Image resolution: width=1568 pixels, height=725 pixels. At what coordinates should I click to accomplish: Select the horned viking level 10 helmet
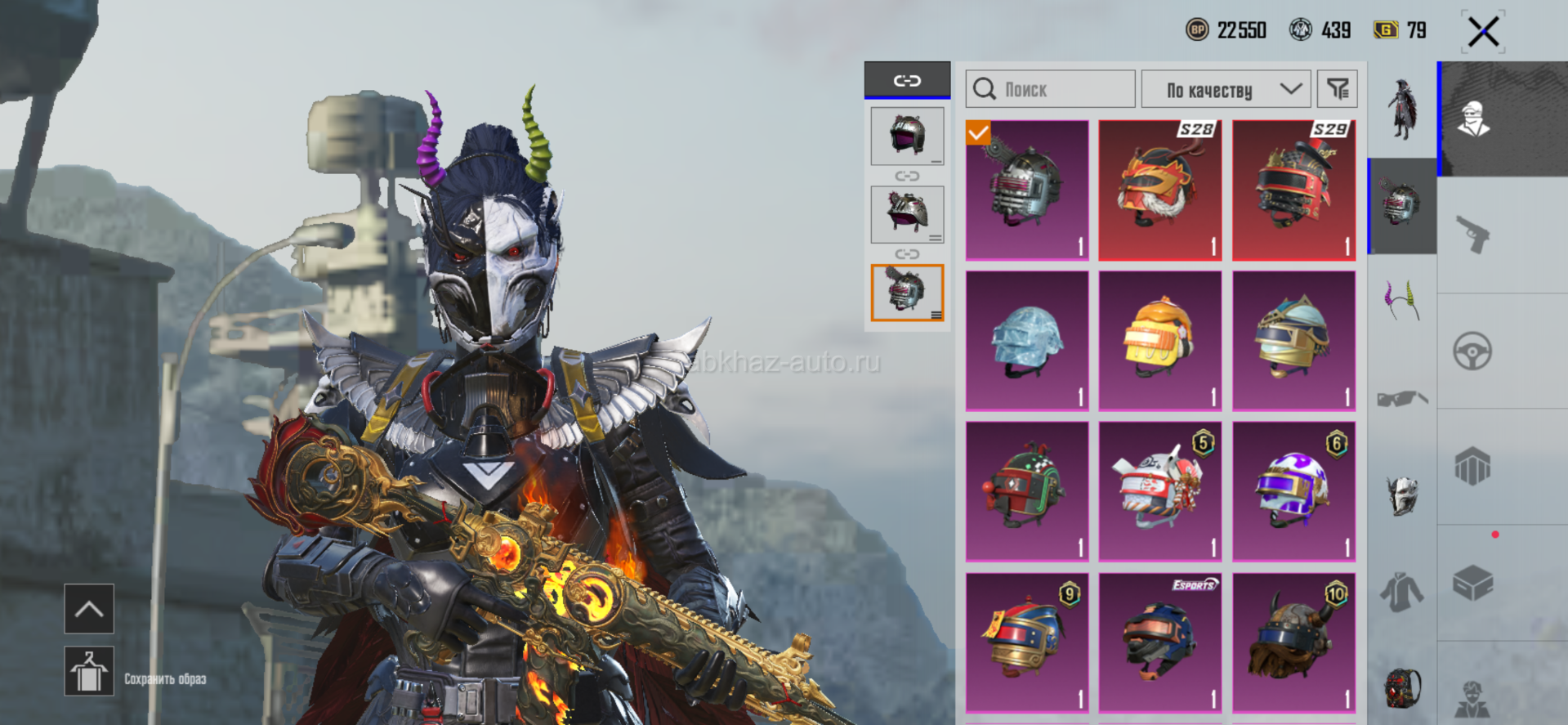1293,642
